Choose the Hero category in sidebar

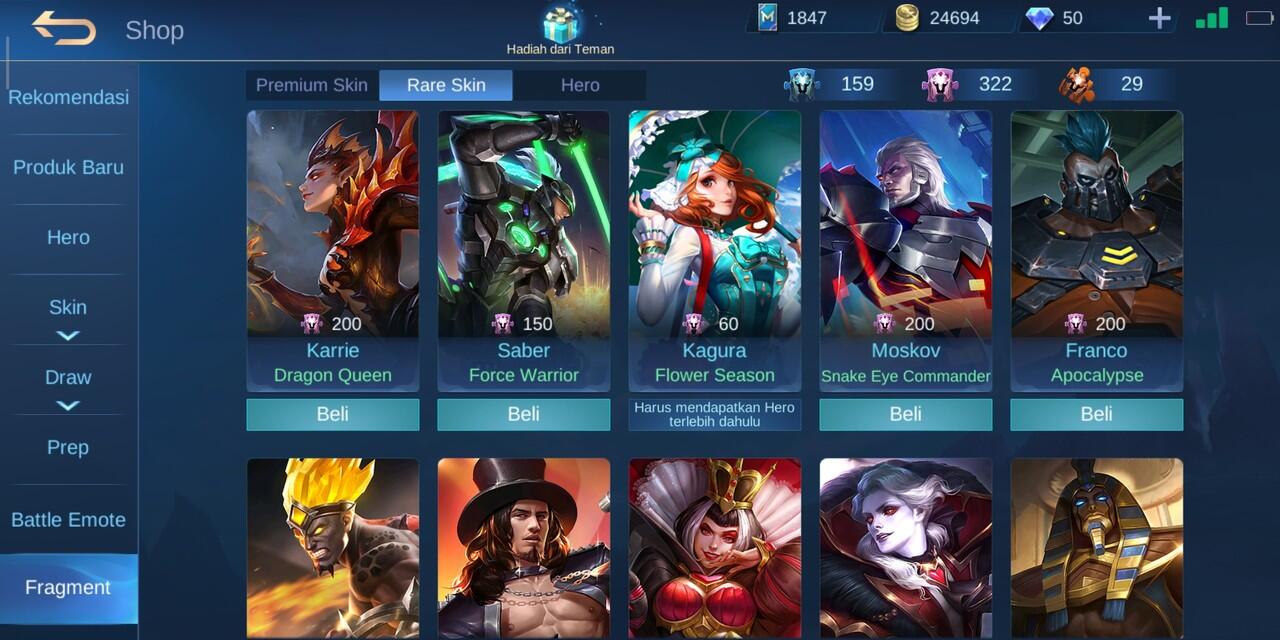[68, 237]
